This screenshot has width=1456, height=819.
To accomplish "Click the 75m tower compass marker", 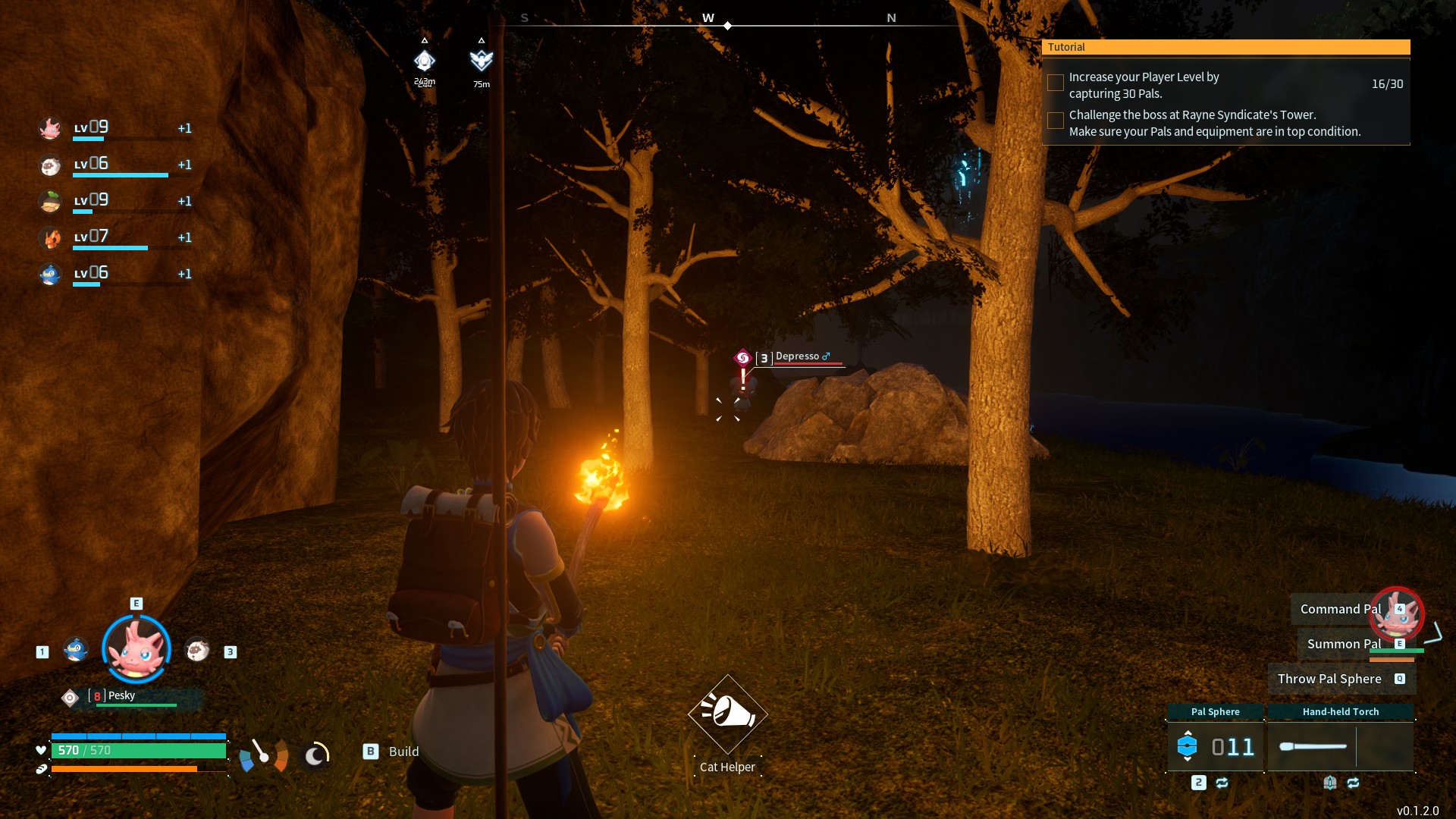I will coord(481,61).
